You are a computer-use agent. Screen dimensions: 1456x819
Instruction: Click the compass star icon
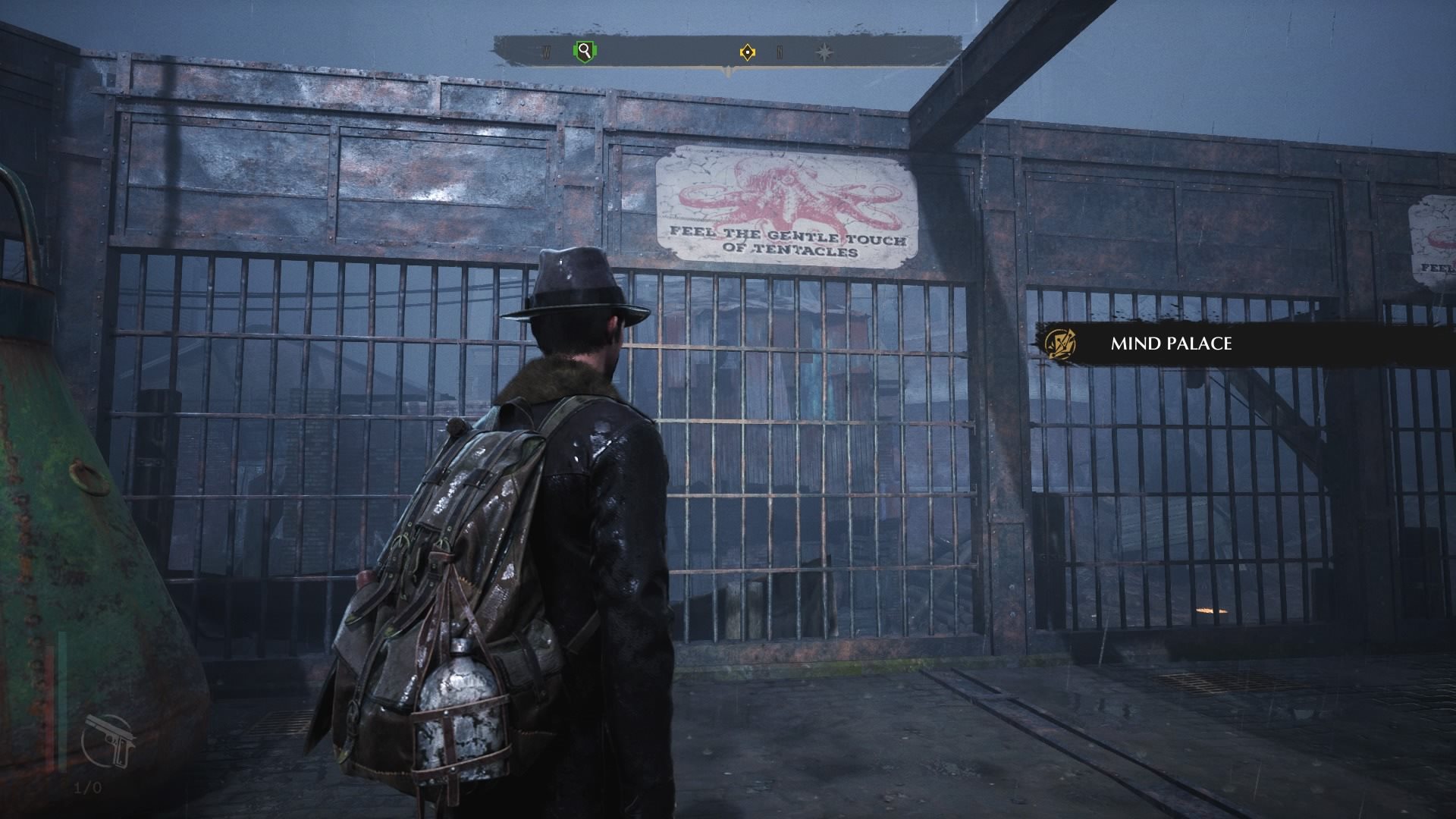tap(824, 52)
